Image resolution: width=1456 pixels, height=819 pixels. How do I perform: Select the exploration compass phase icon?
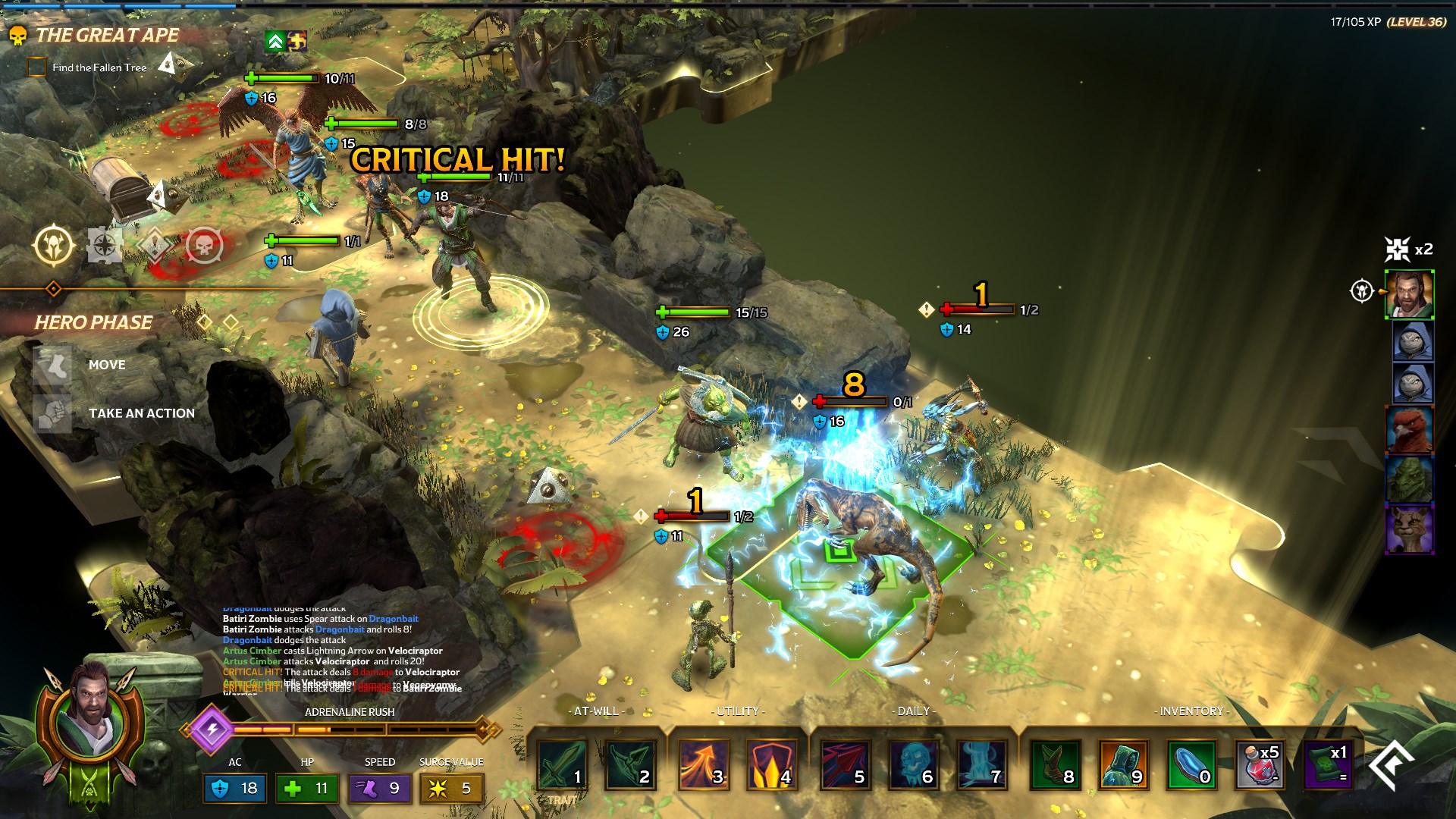[x=104, y=245]
